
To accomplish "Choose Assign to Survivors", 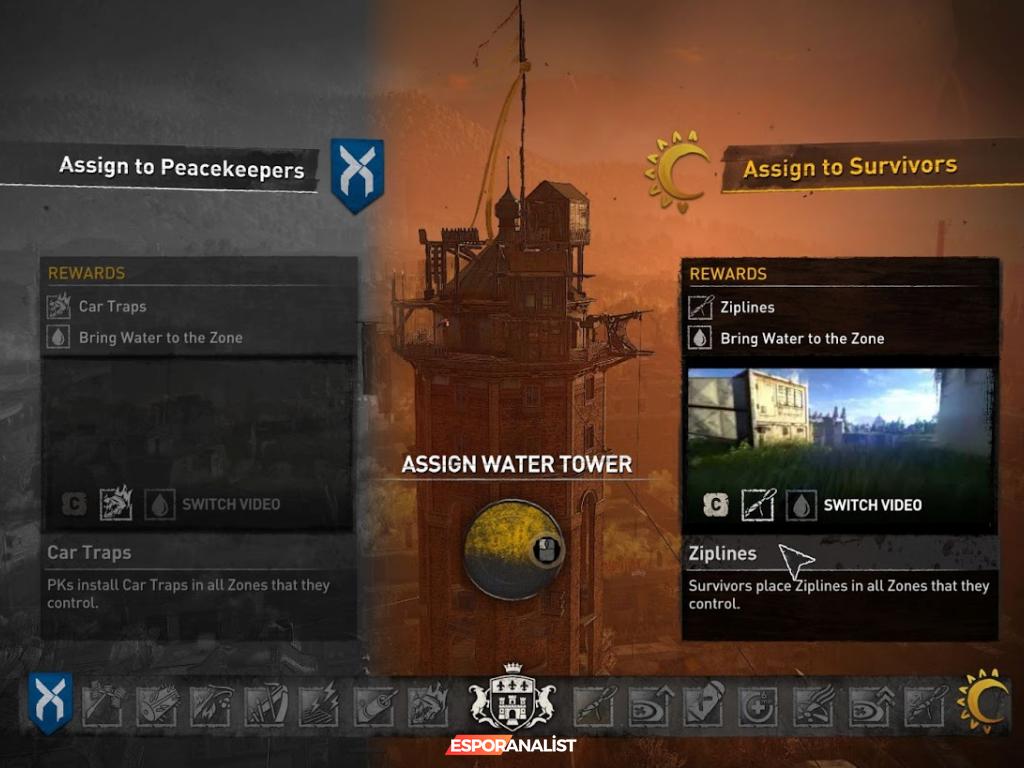I will [x=849, y=167].
